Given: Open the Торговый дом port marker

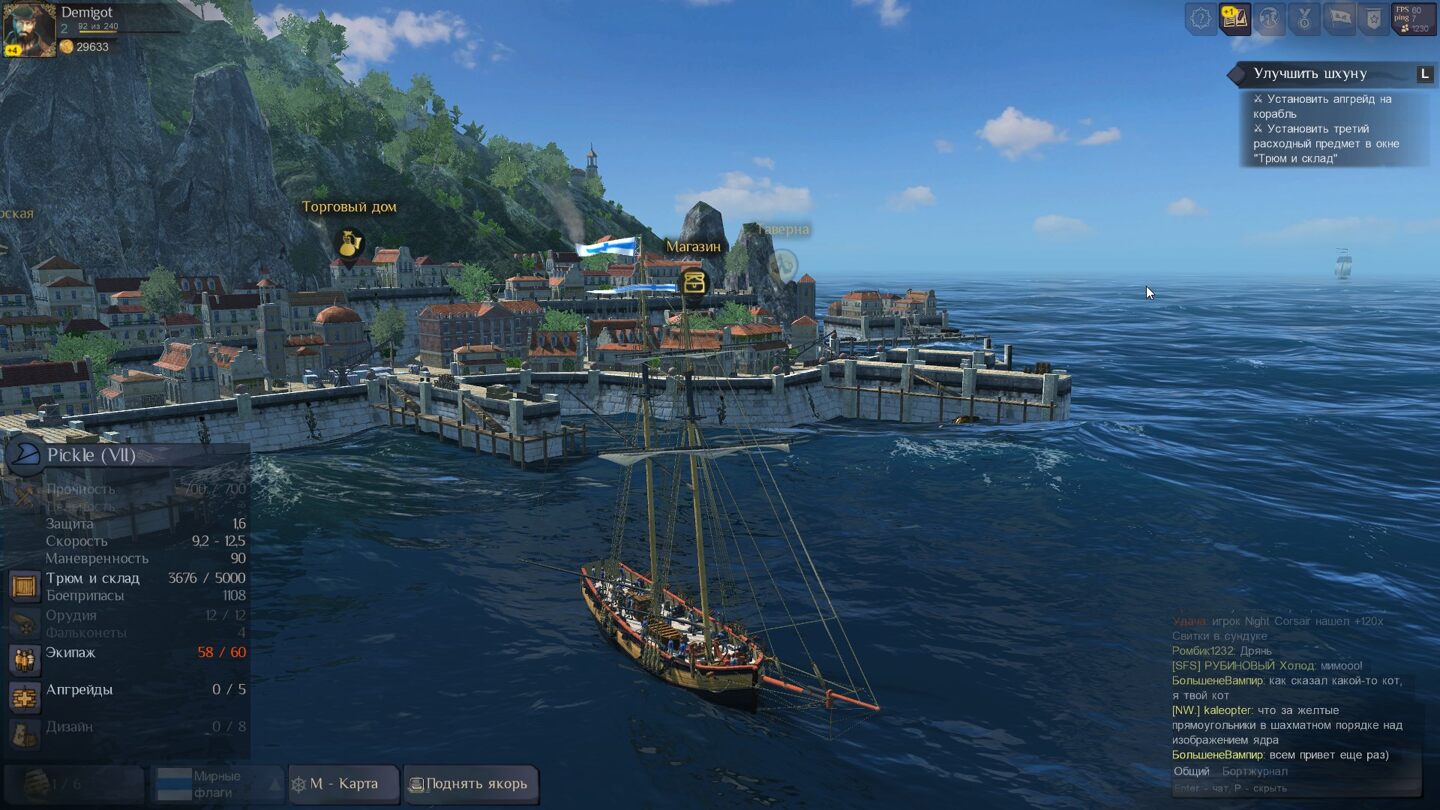Looking at the screenshot, I should [349, 243].
